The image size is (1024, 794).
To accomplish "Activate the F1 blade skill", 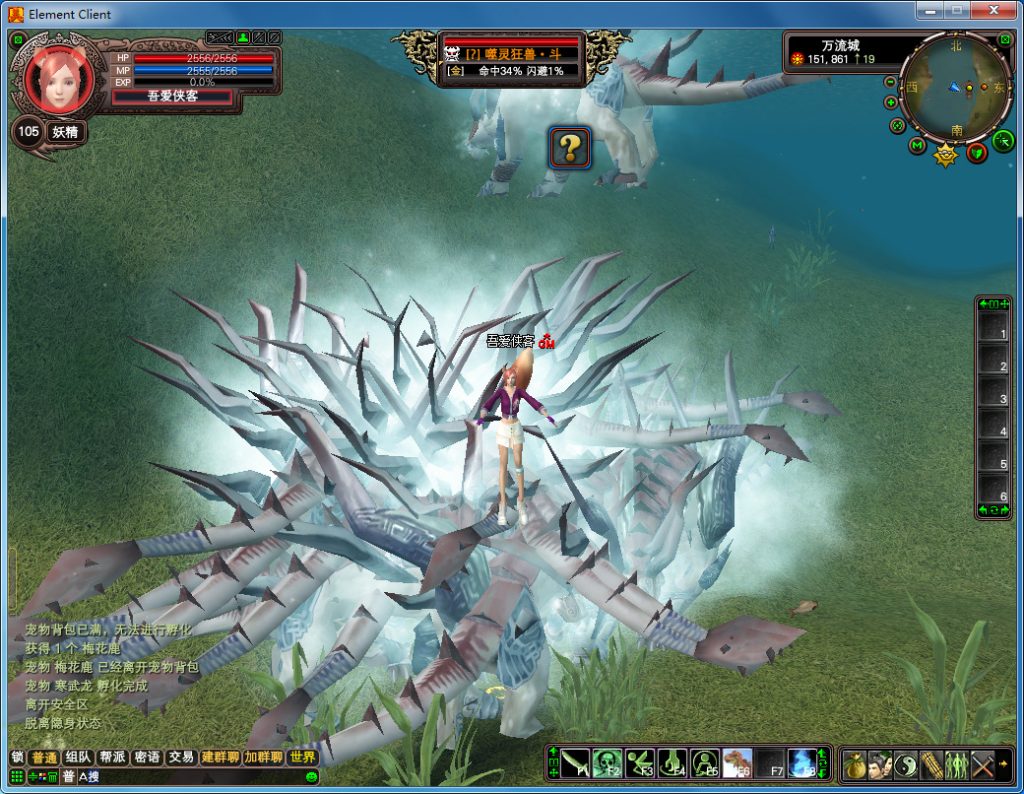I will tap(575, 763).
